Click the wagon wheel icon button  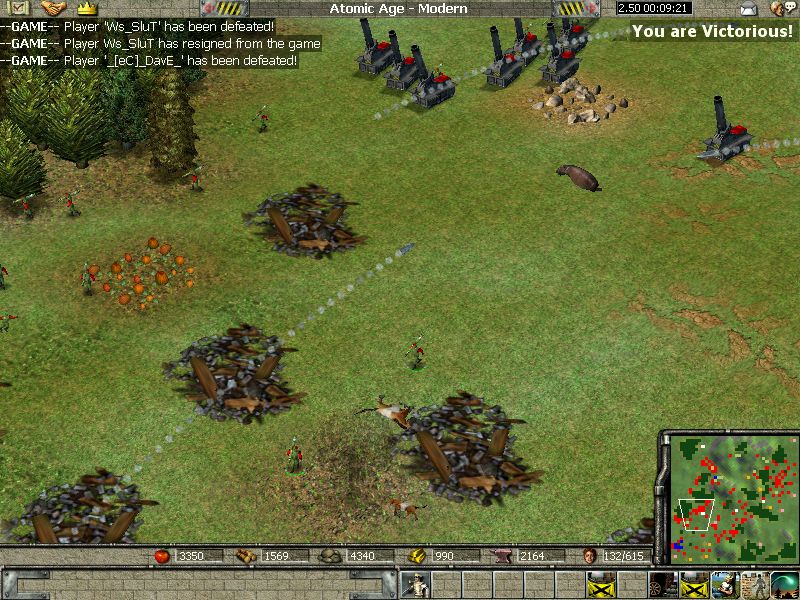(664, 584)
